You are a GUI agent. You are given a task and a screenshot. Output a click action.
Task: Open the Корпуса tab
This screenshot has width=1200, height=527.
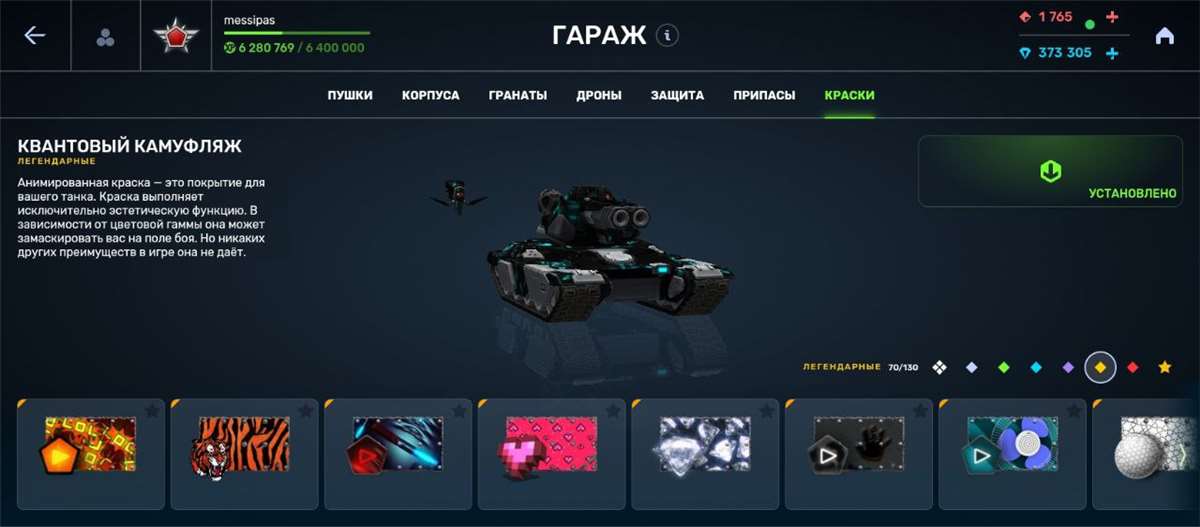[431, 96]
